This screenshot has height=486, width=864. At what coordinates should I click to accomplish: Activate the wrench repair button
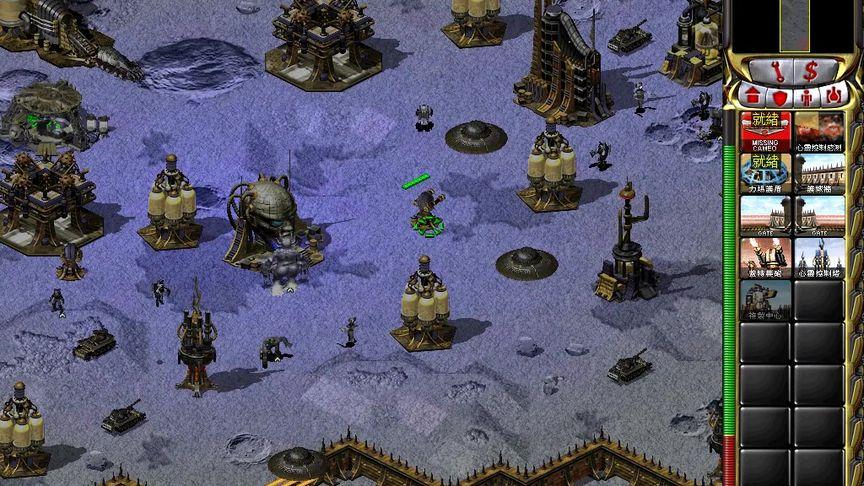(x=777, y=70)
